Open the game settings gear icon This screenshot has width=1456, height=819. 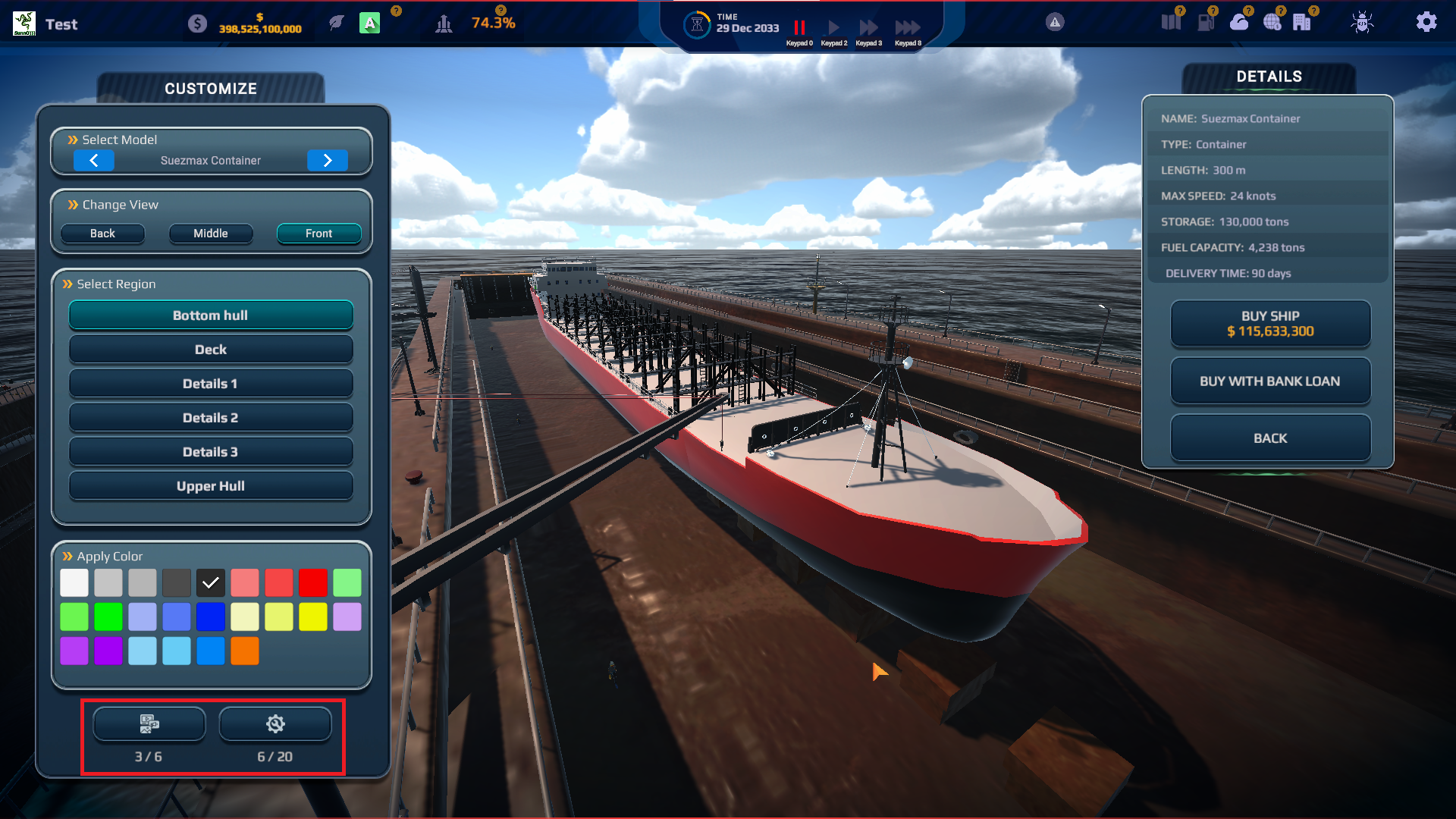(x=1426, y=22)
